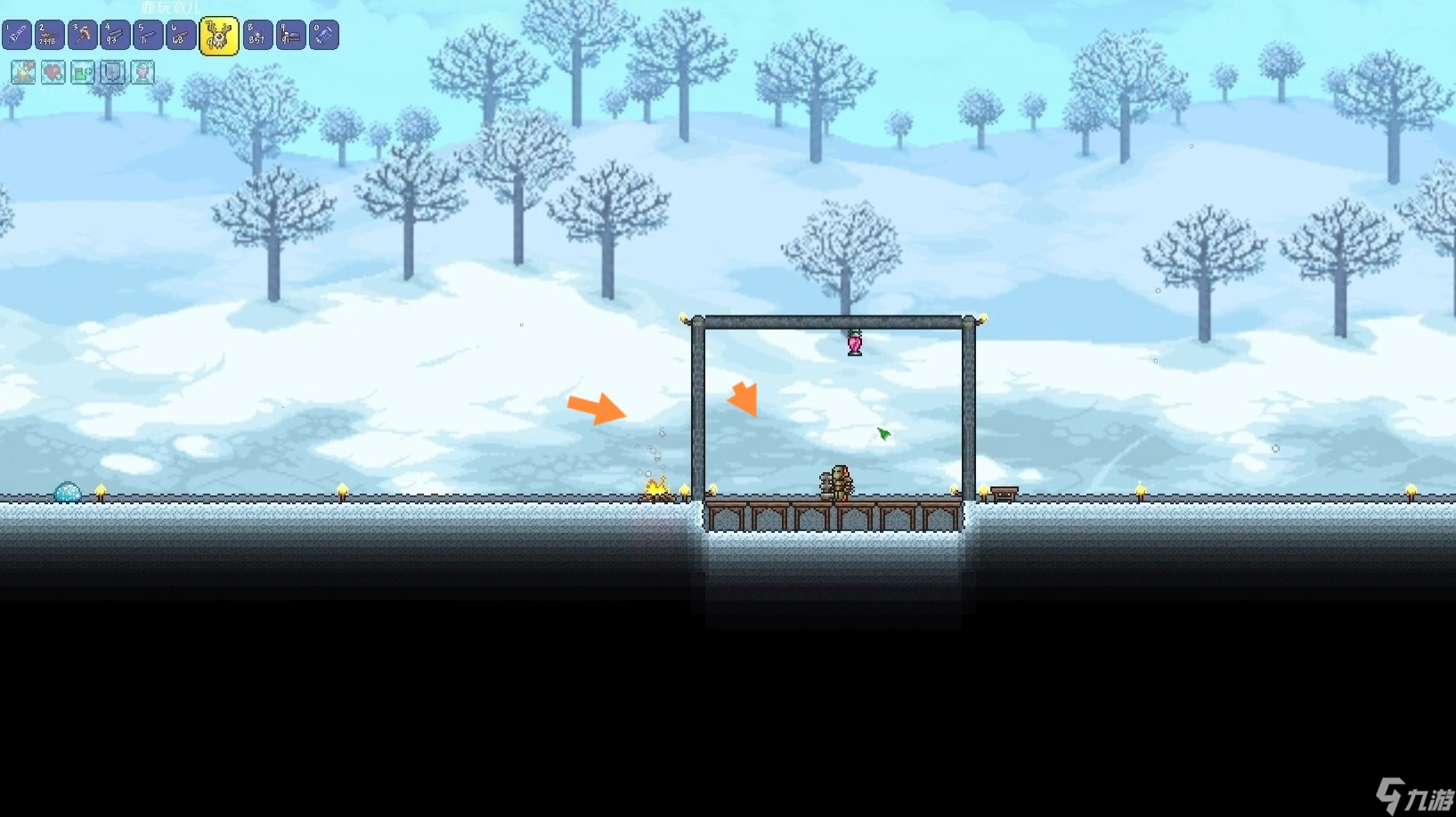
Task: Select the gun with 2998 ammo
Action: pyautogui.click(x=50, y=36)
